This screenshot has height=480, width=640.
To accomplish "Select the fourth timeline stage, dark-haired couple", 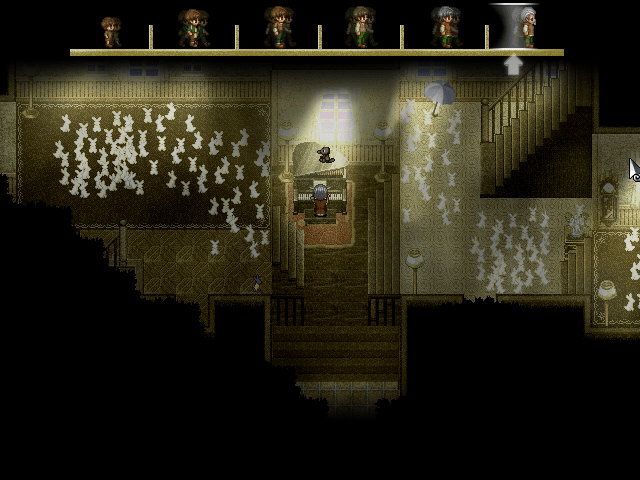I will point(361,28).
